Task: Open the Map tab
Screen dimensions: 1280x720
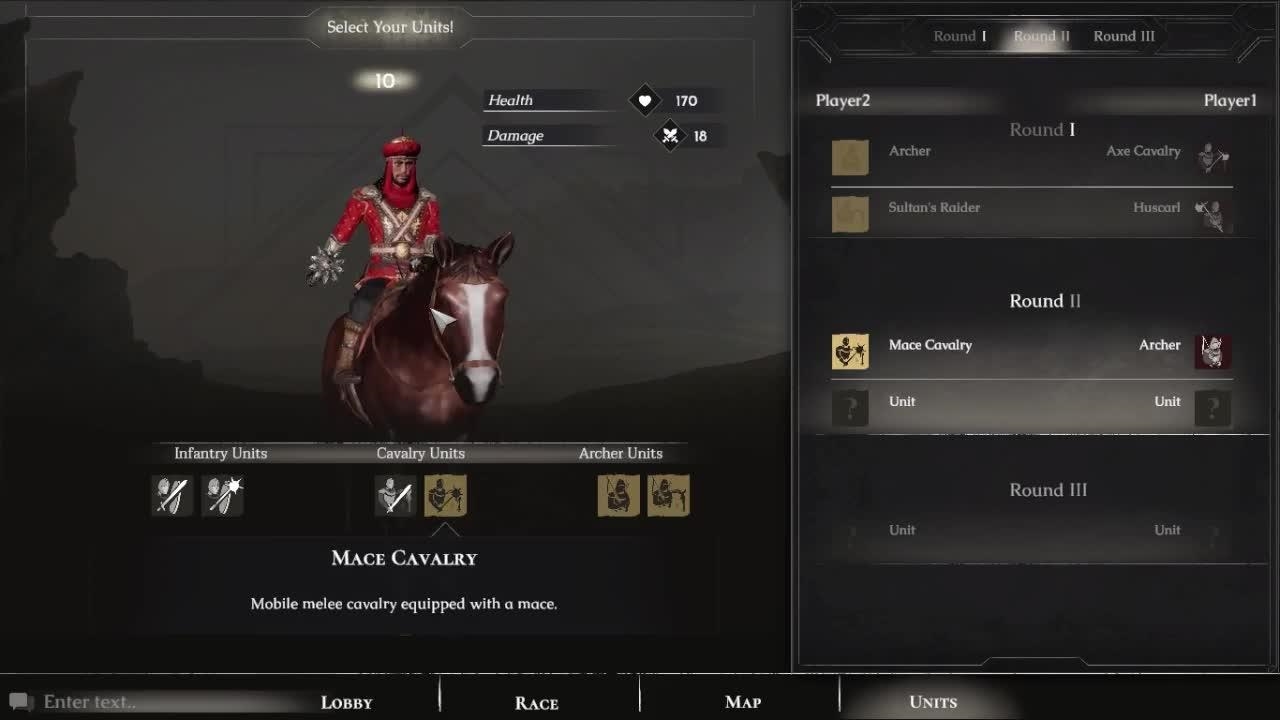Action: point(743,702)
